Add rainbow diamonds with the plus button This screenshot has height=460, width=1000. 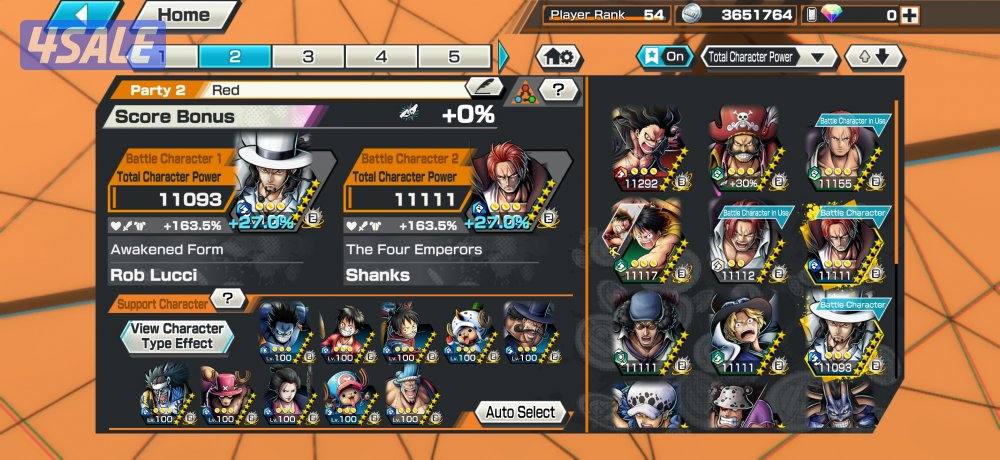(x=908, y=15)
